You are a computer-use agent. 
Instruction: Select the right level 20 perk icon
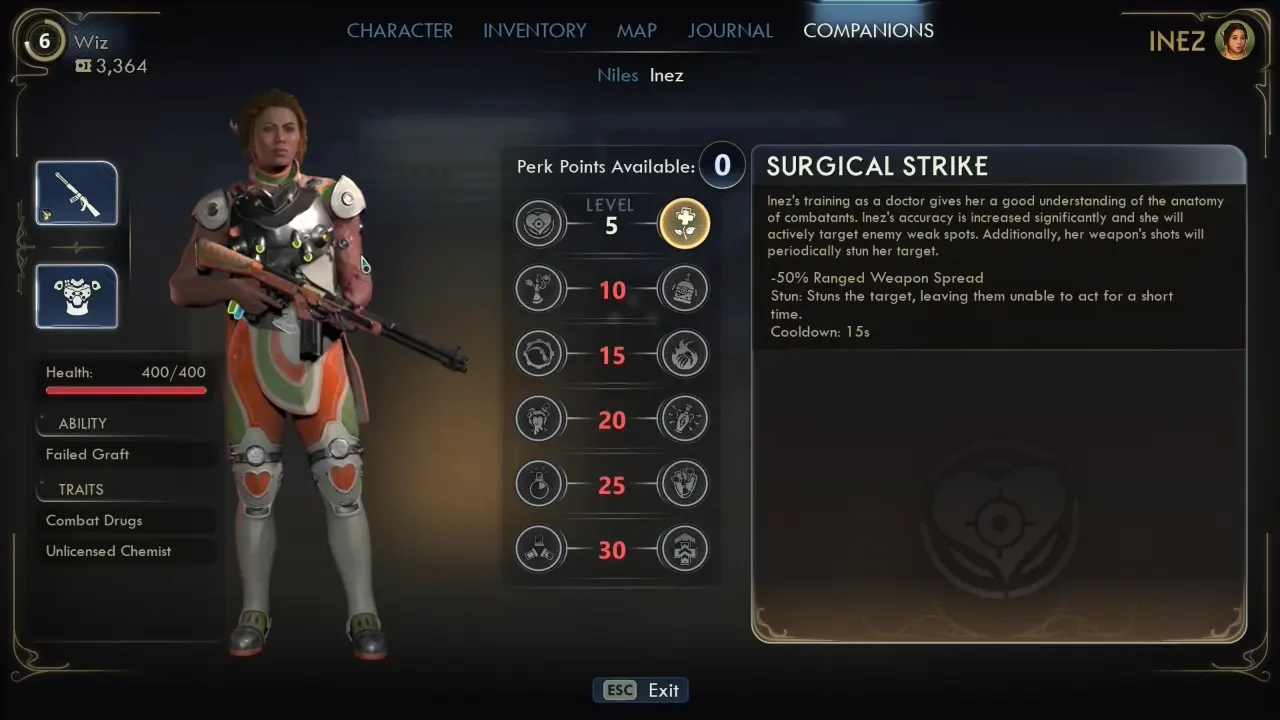[684, 419]
